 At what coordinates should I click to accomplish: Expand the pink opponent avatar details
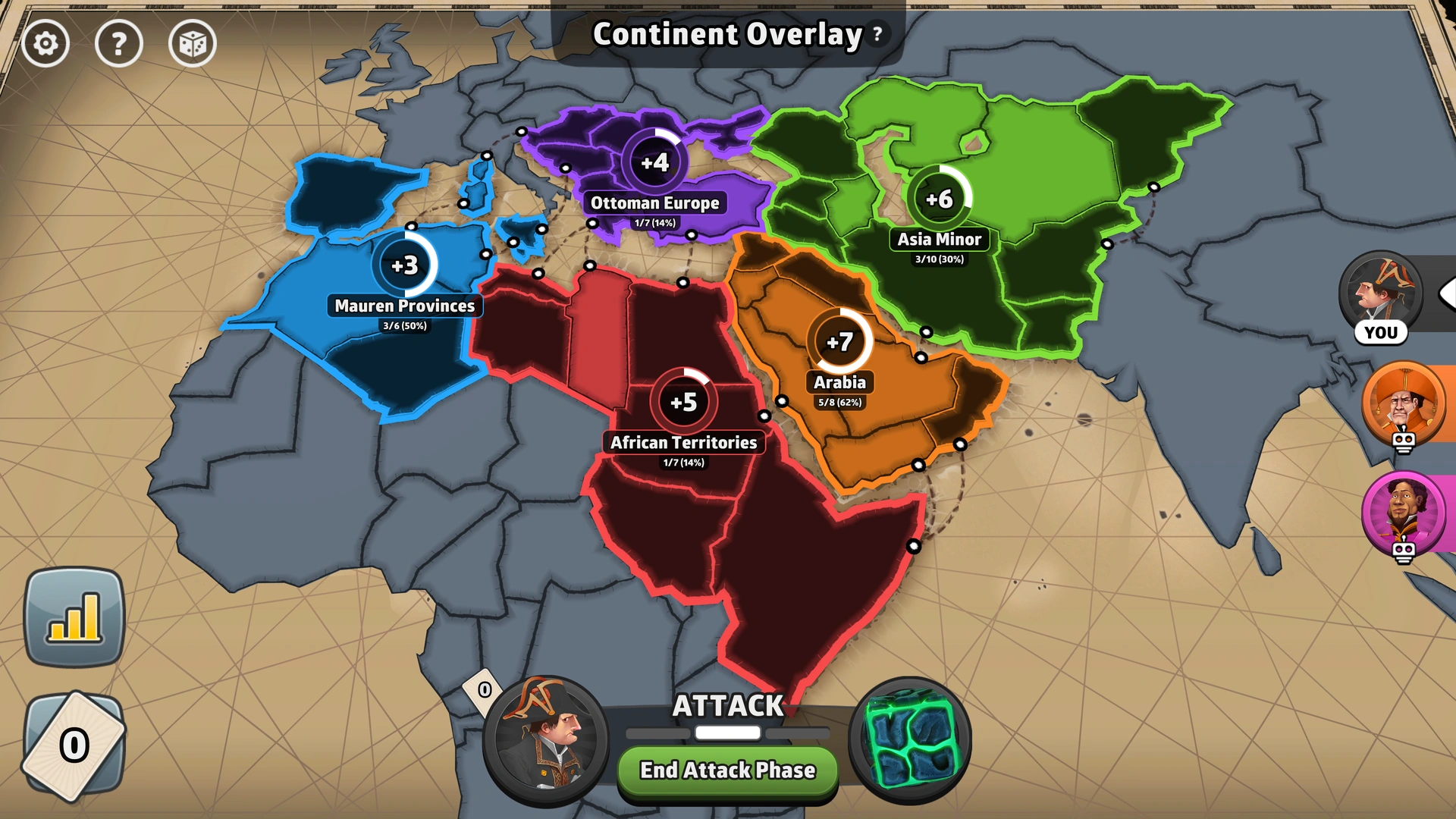[1404, 513]
